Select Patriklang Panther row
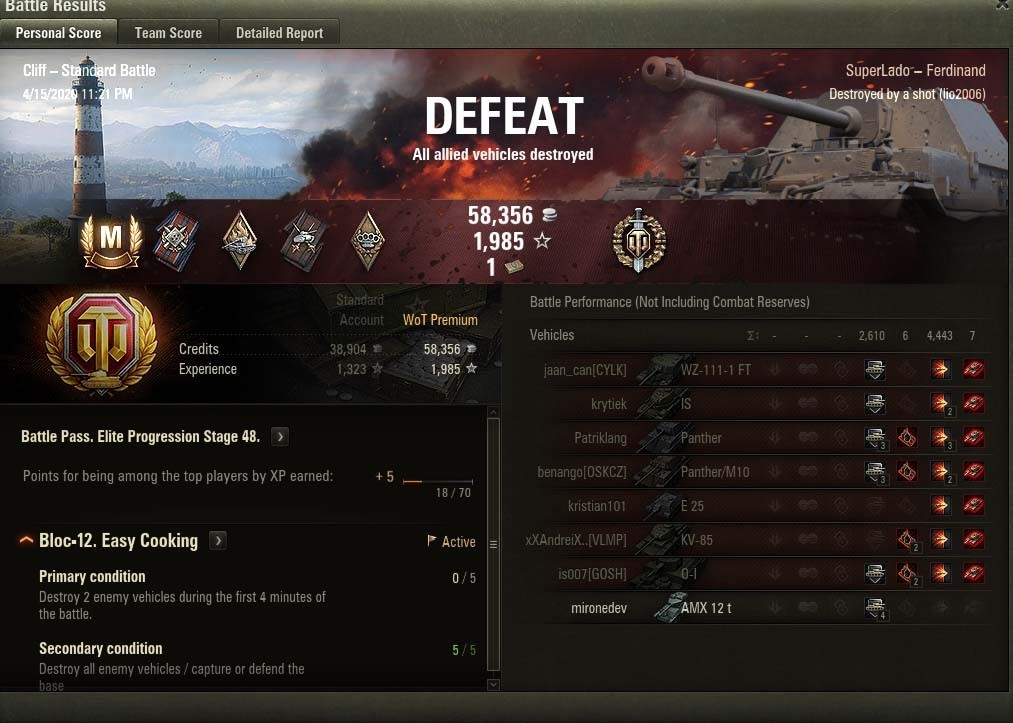Viewport: 1013px width, 723px height. (x=760, y=438)
